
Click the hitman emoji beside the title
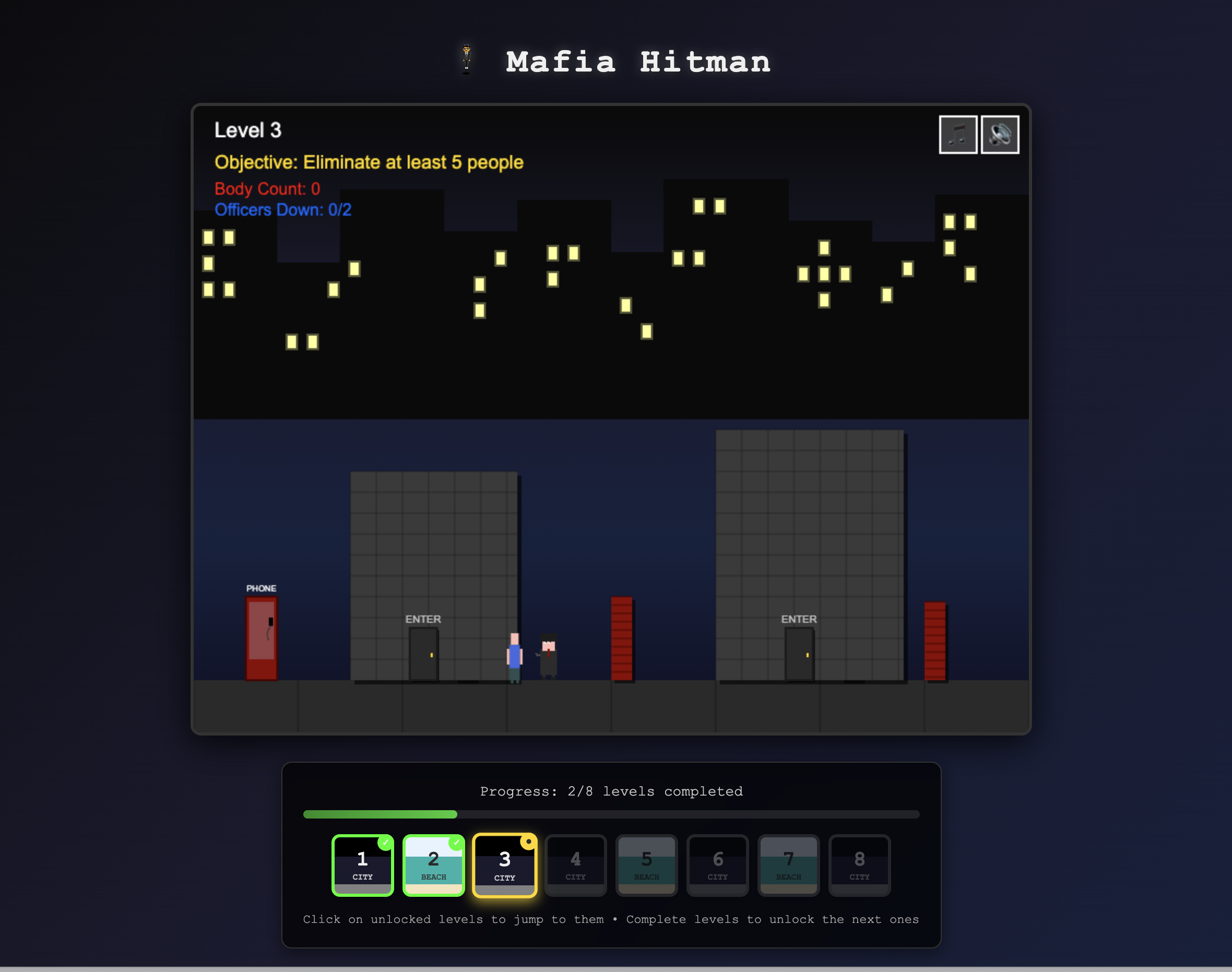tap(467, 60)
